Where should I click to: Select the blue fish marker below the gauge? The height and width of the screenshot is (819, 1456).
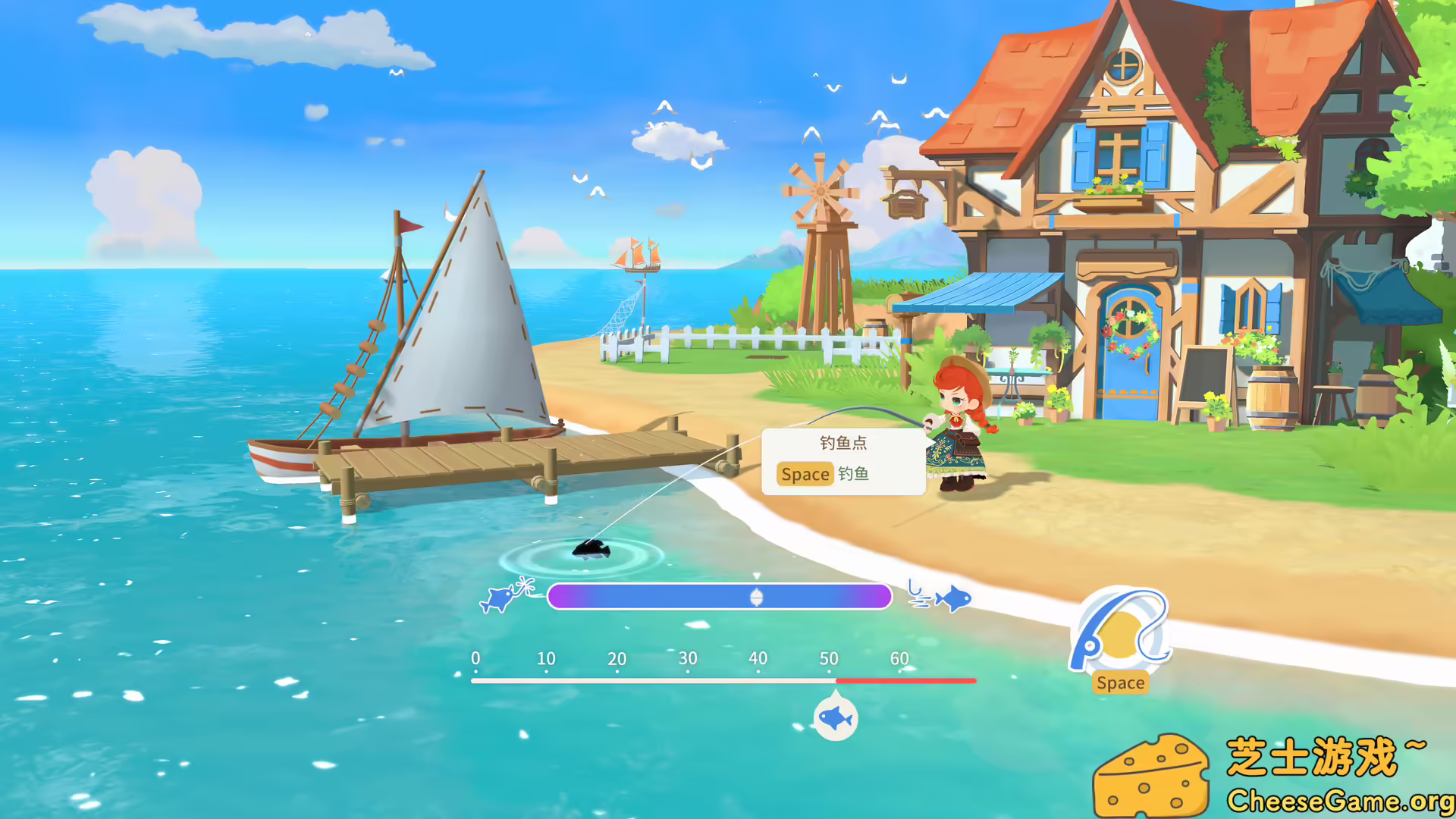(836, 716)
